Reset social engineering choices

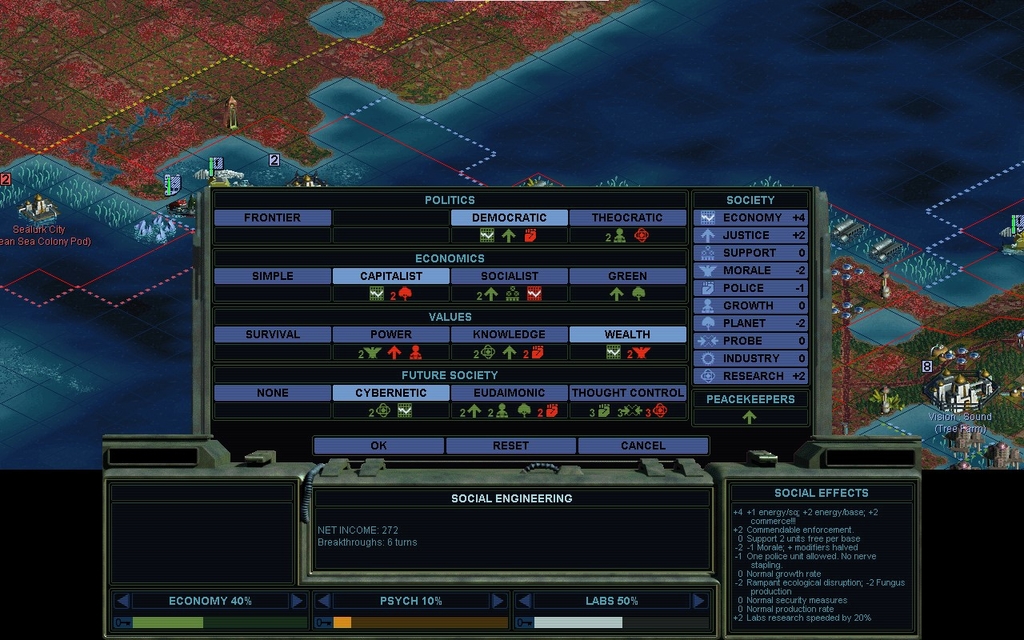(511, 446)
